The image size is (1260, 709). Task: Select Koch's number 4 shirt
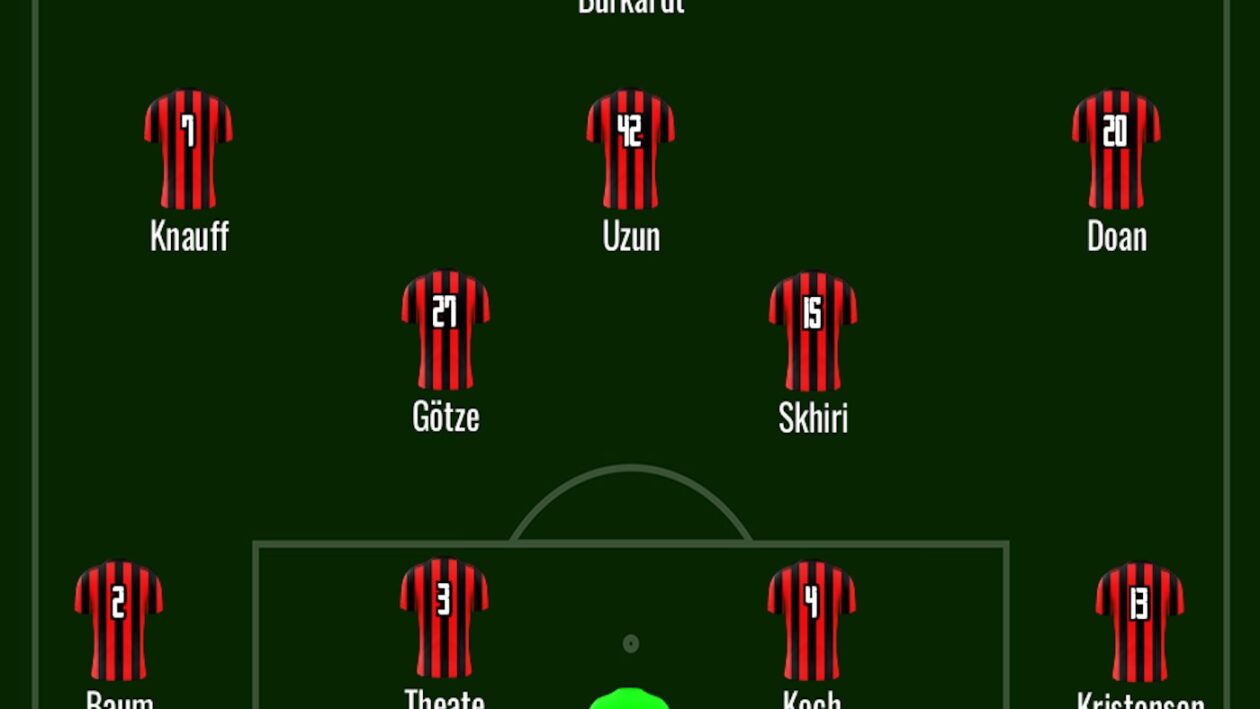pos(811,619)
